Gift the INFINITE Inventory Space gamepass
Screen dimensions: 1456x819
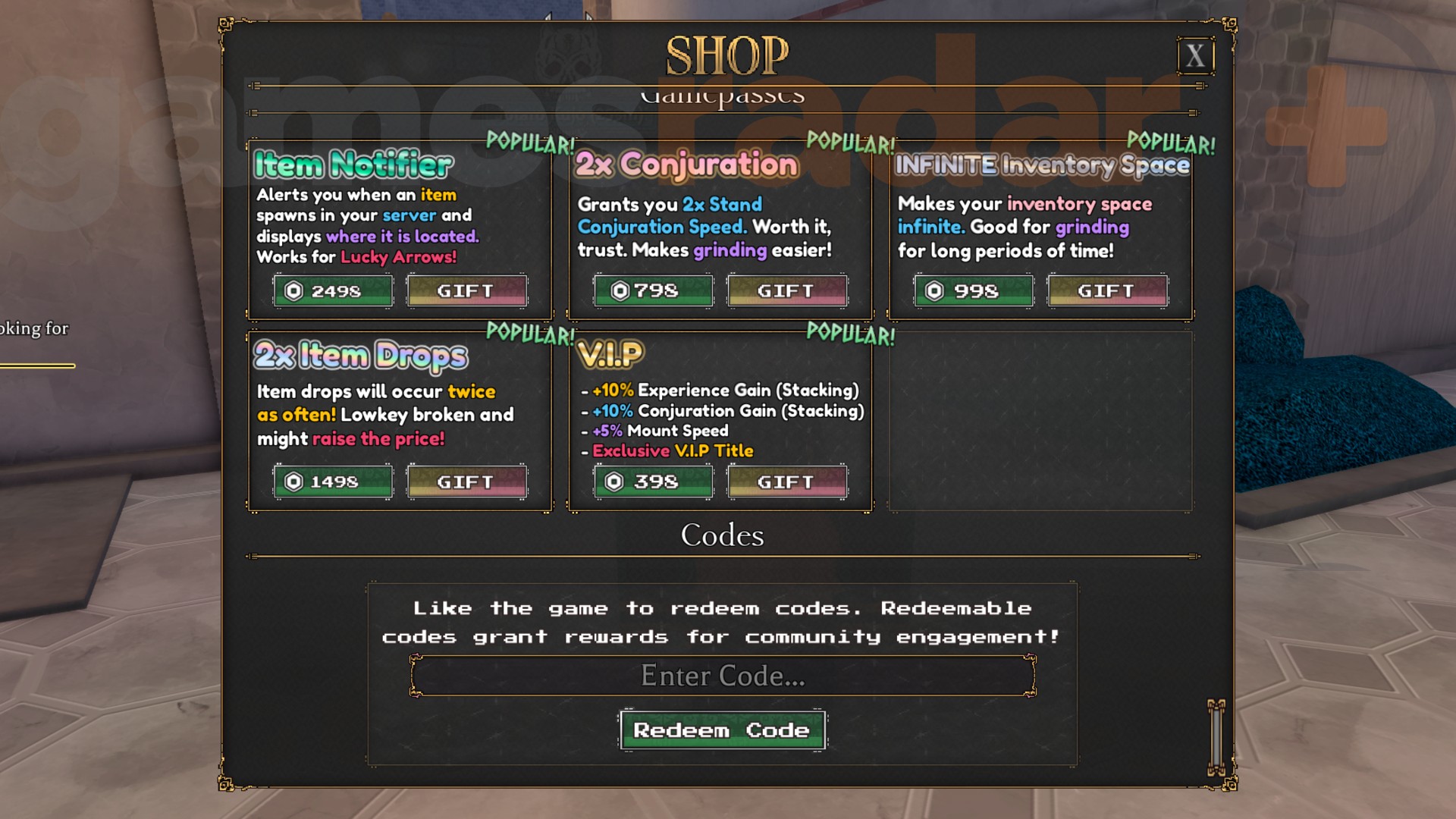(x=1106, y=290)
